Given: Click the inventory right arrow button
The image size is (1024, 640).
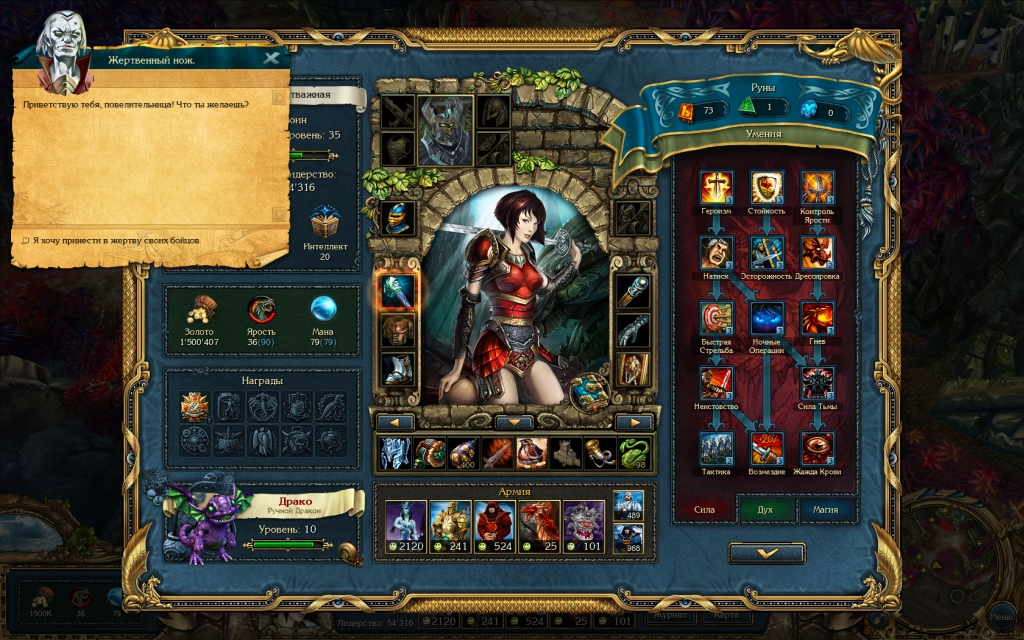Looking at the screenshot, I should click(x=633, y=422).
